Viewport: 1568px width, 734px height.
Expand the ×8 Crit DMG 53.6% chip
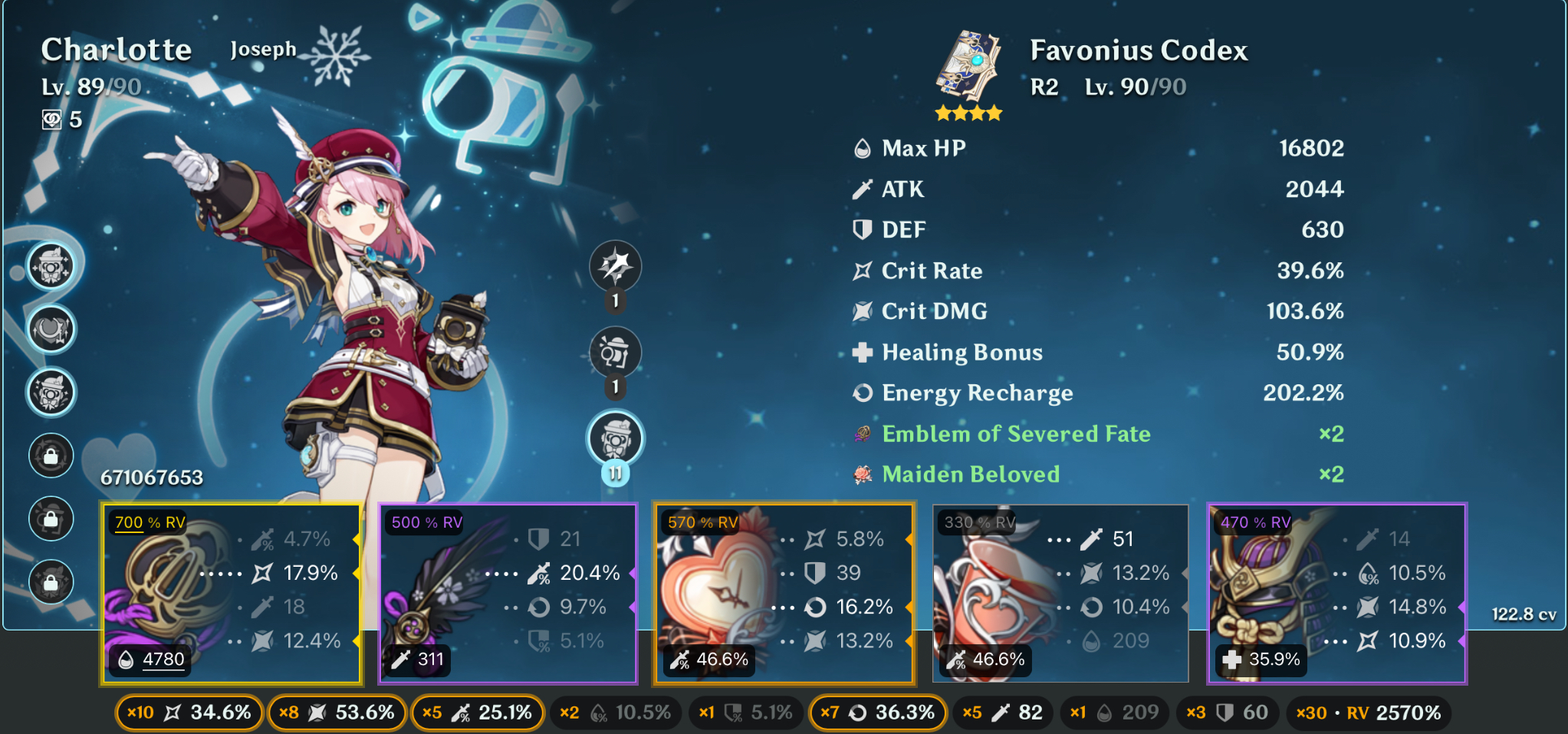point(336,713)
